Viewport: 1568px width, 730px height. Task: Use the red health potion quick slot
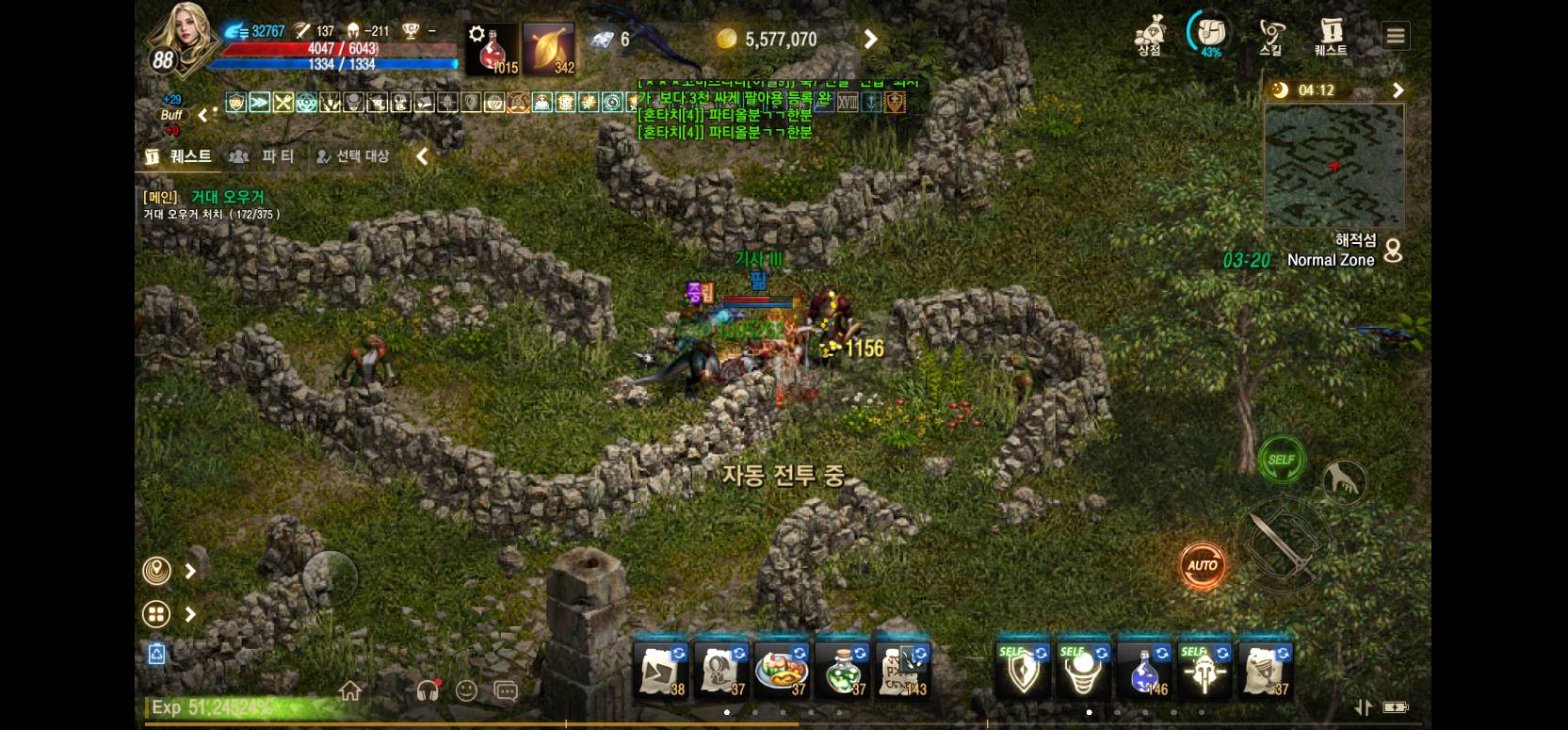[493, 50]
